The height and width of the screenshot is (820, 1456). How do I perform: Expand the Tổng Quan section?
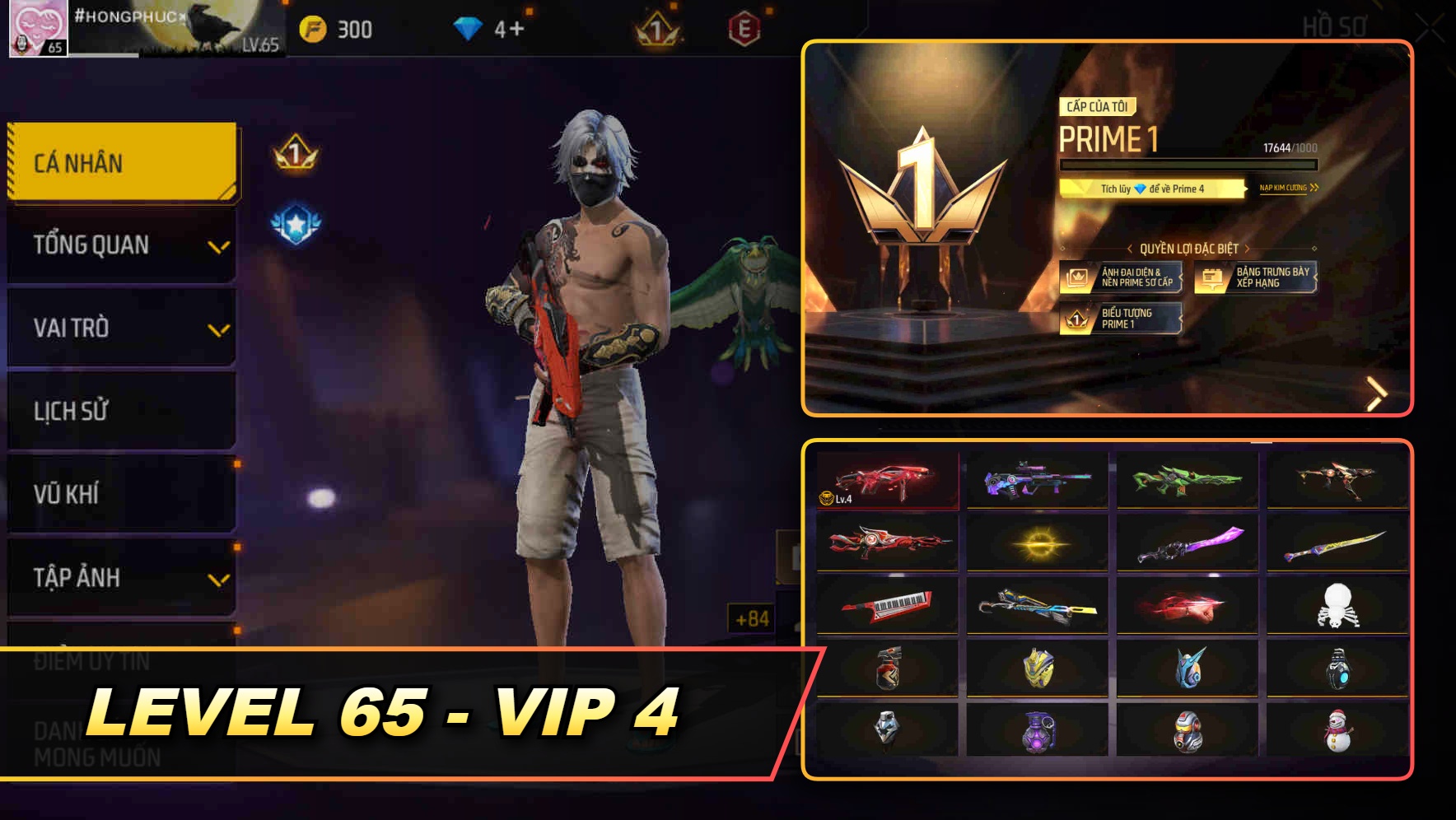(x=121, y=245)
